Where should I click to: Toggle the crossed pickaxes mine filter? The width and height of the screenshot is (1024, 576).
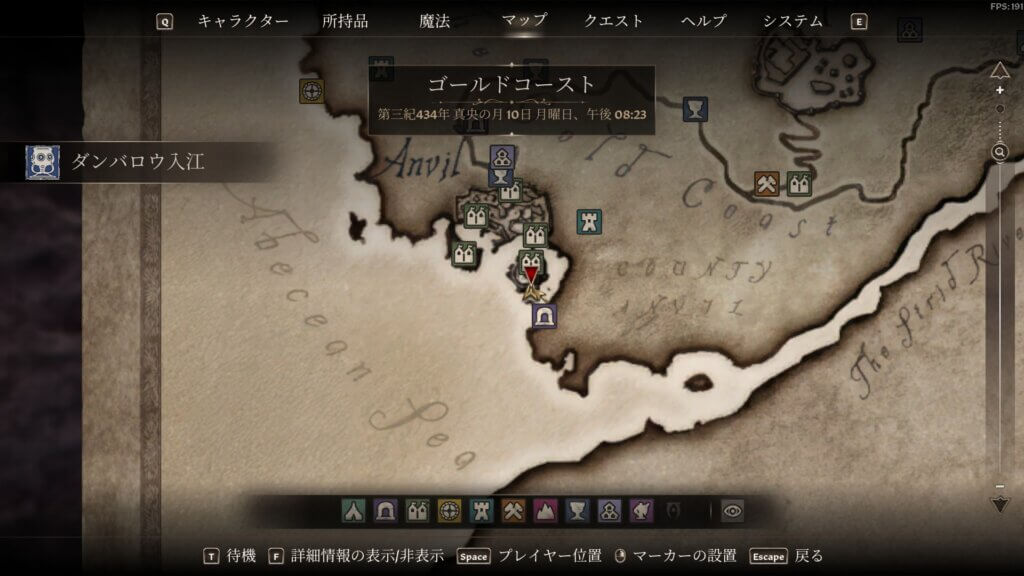513,511
